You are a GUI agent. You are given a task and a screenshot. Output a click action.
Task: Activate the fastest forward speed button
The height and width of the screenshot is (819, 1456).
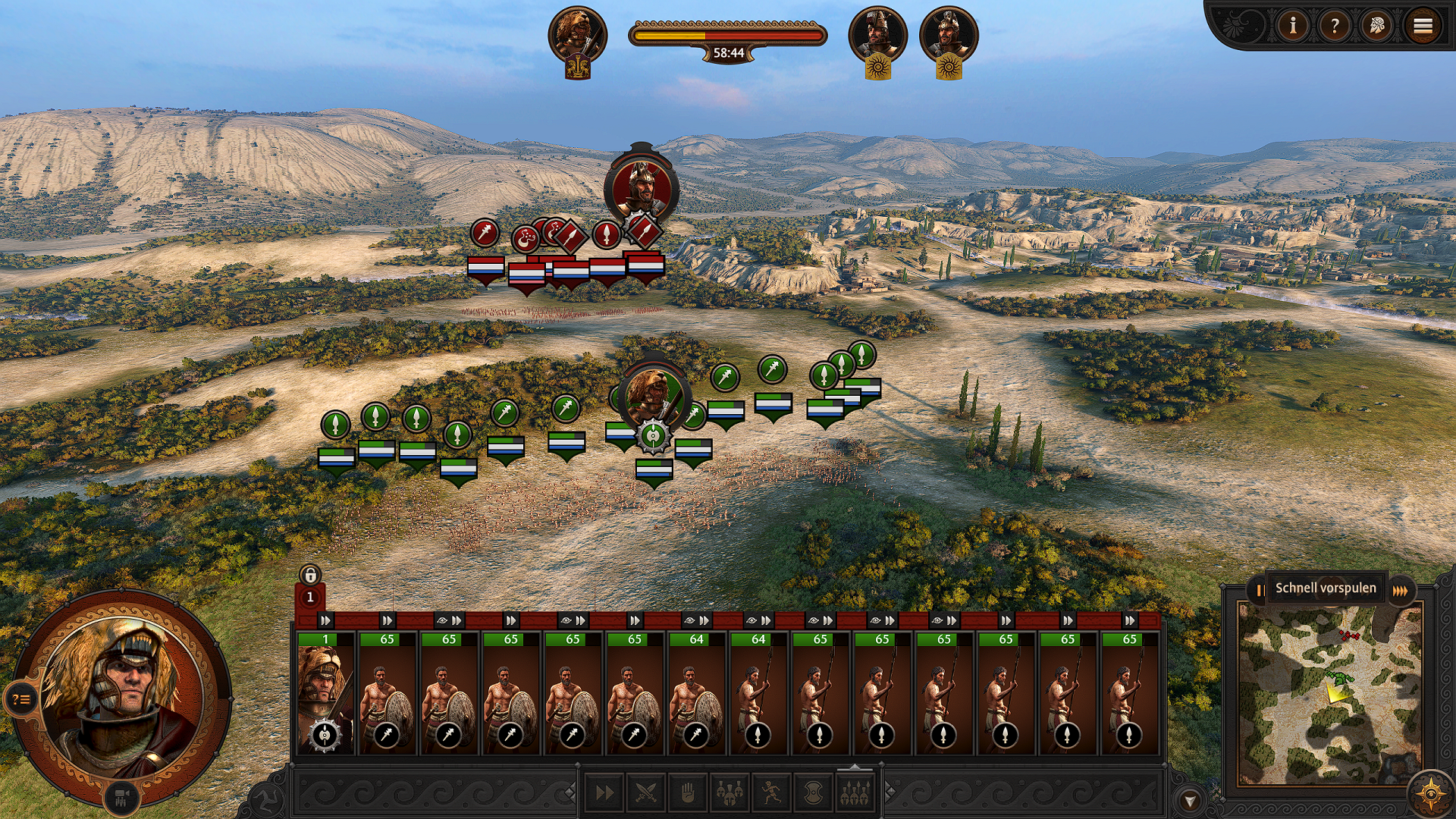[1401, 589]
